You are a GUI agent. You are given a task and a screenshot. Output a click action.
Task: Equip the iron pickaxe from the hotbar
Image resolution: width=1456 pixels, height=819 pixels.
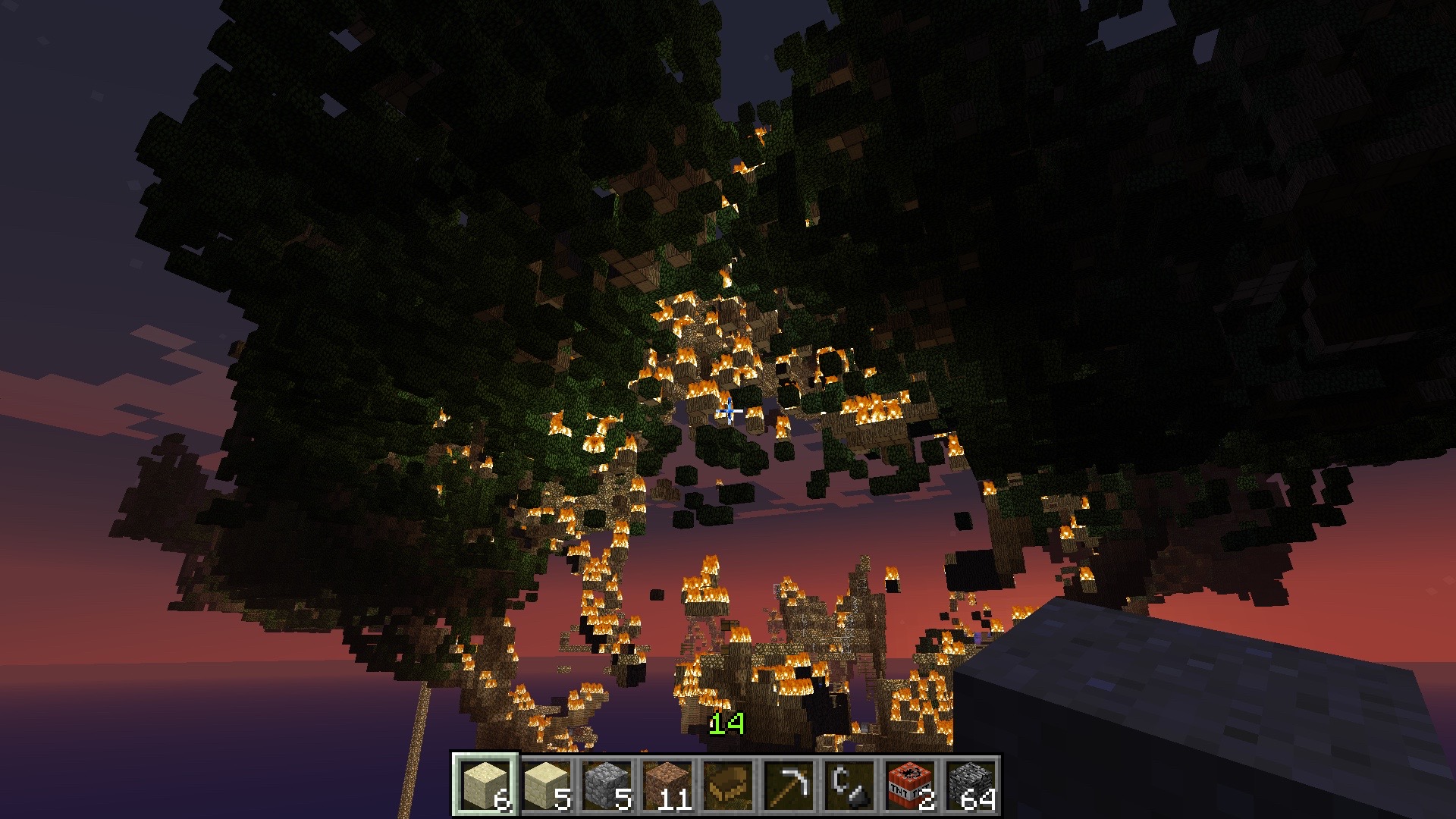click(789, 785)
